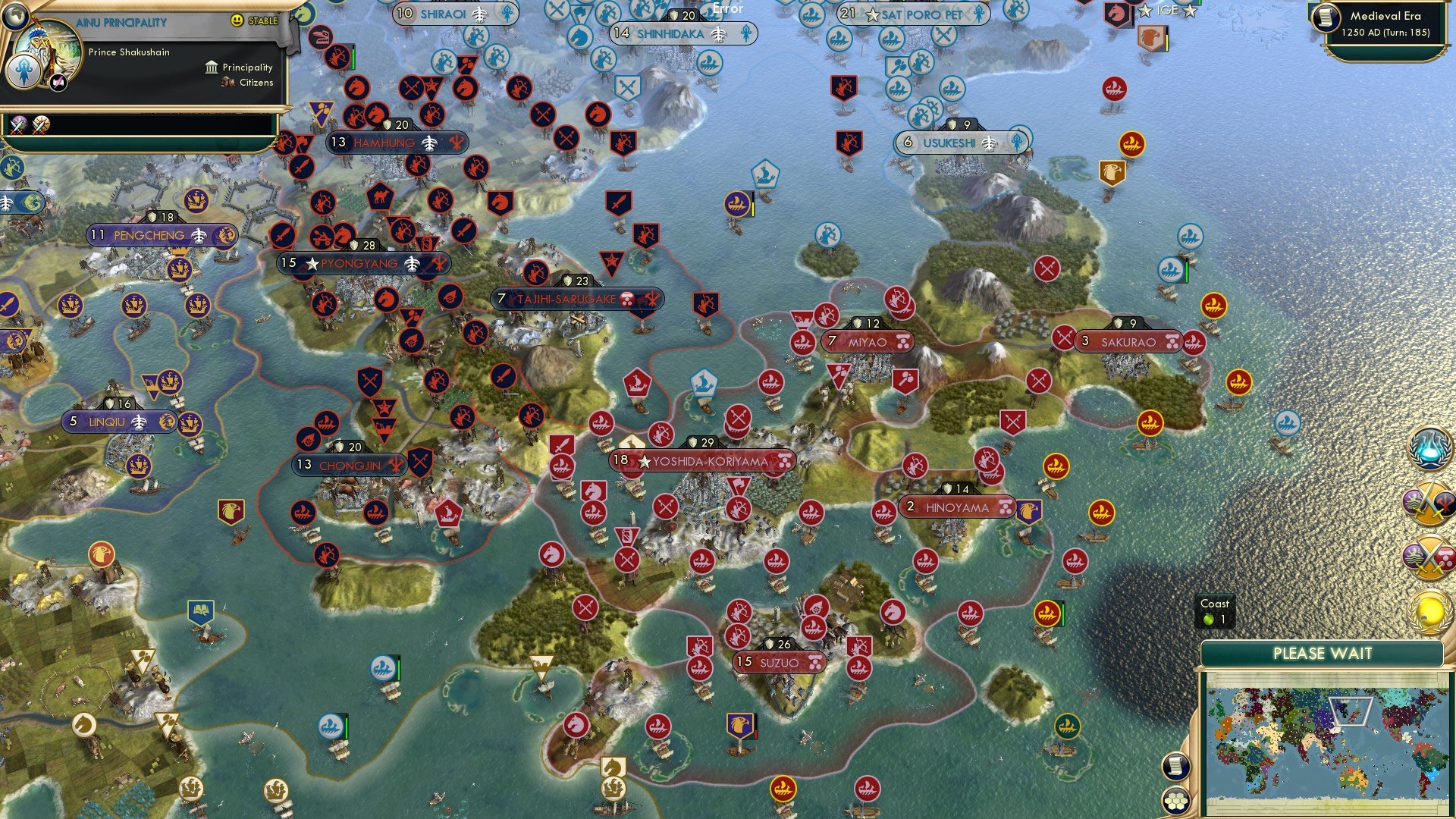Image resolution: width=1456 pixels, height=819 pixels.
Task: Select the Yoshida-Koriyama capital city banner
Action: pos(701,459)
